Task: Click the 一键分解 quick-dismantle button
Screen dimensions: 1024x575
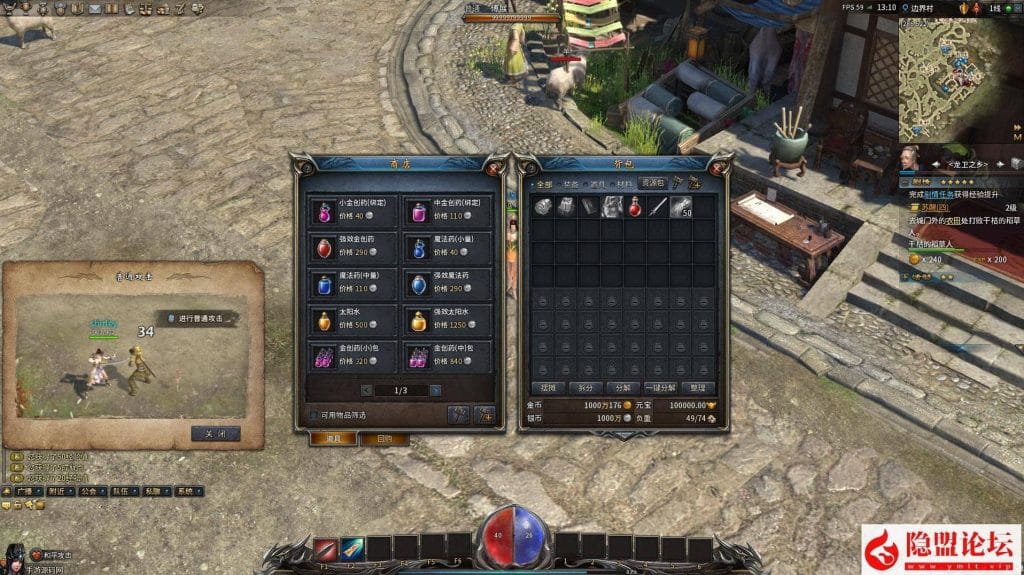Action: tap(660, 387)
